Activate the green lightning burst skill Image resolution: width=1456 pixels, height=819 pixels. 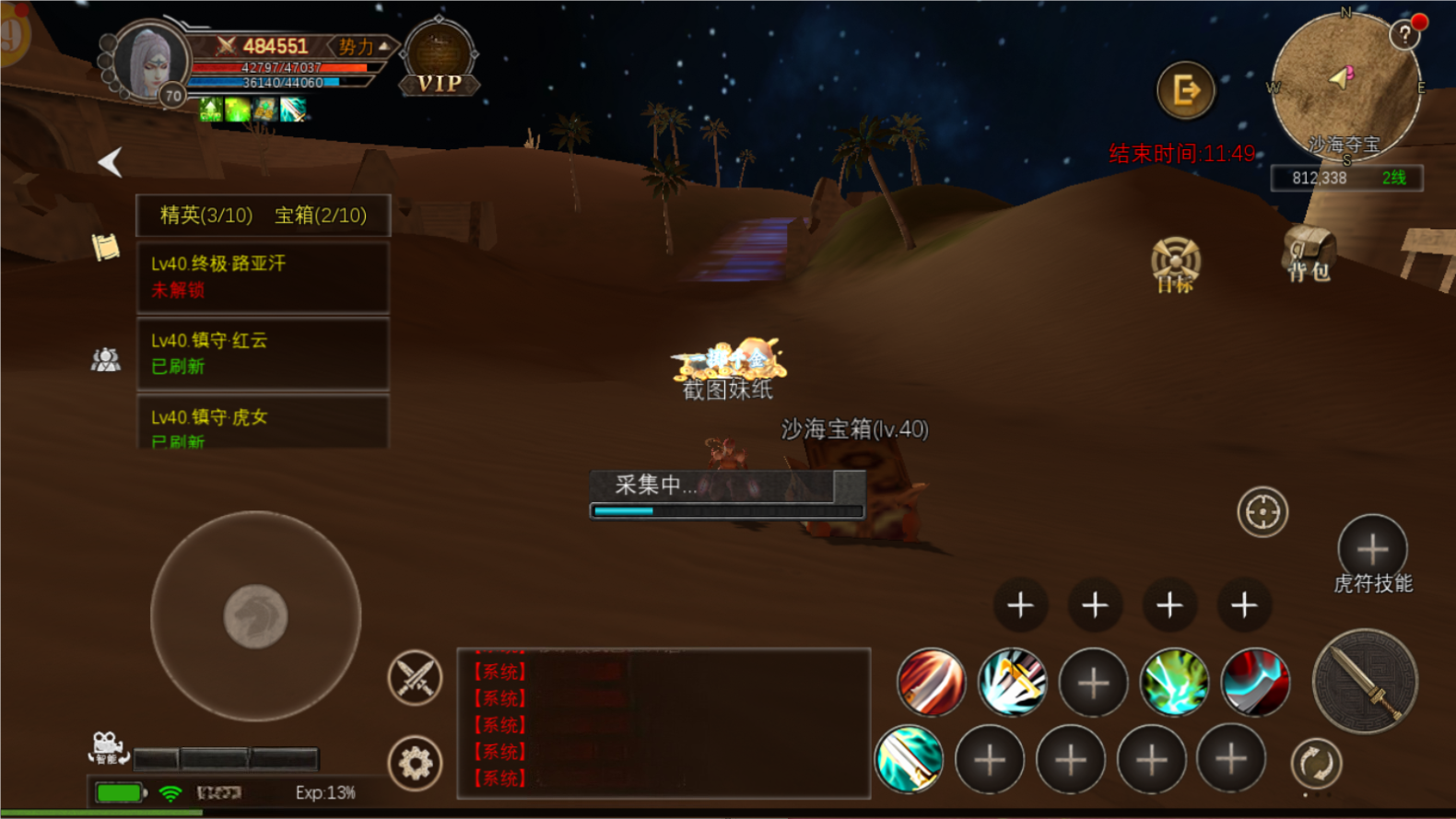click(x=1174, y=683)
